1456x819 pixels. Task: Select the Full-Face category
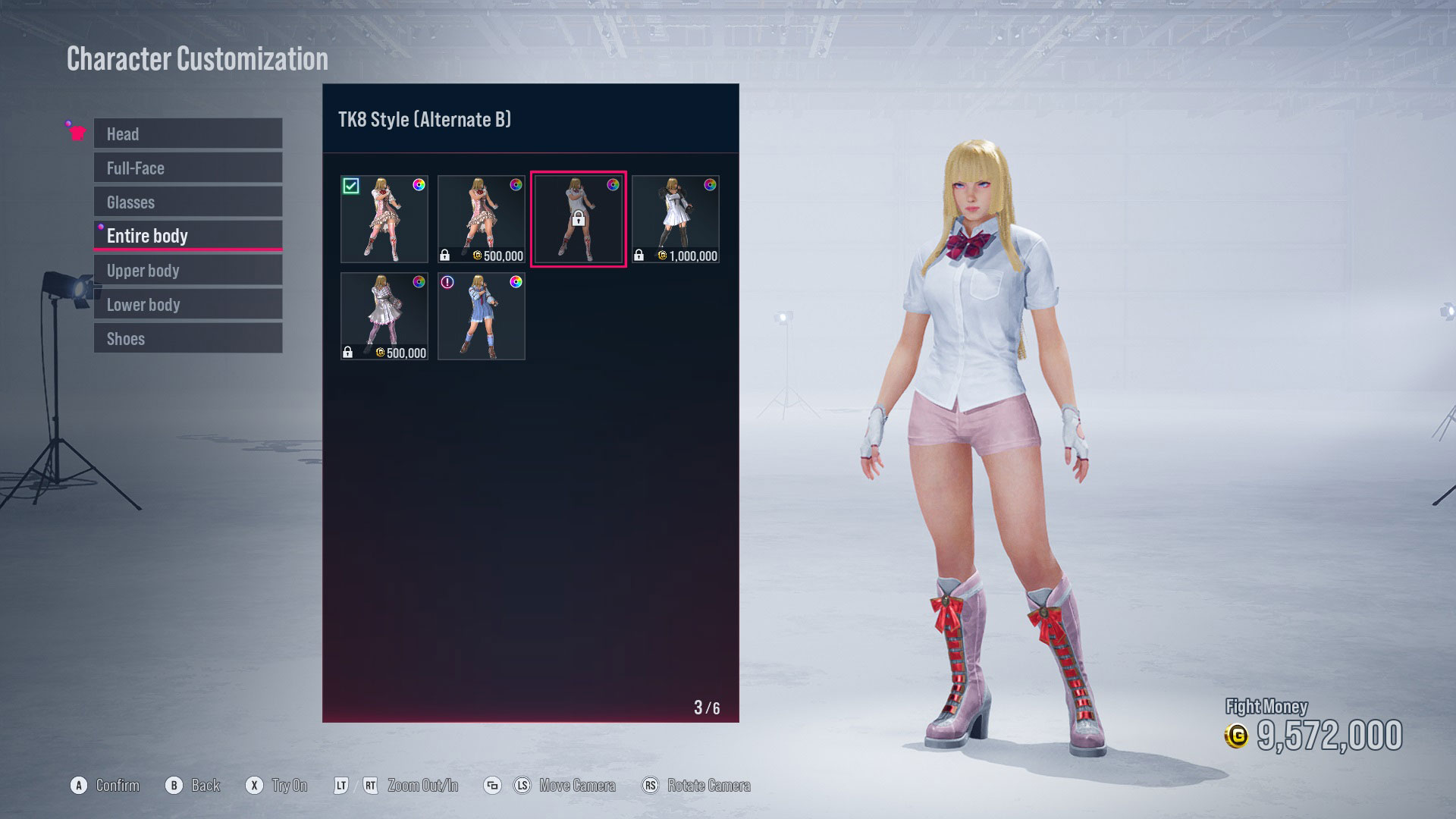point(187,168)
